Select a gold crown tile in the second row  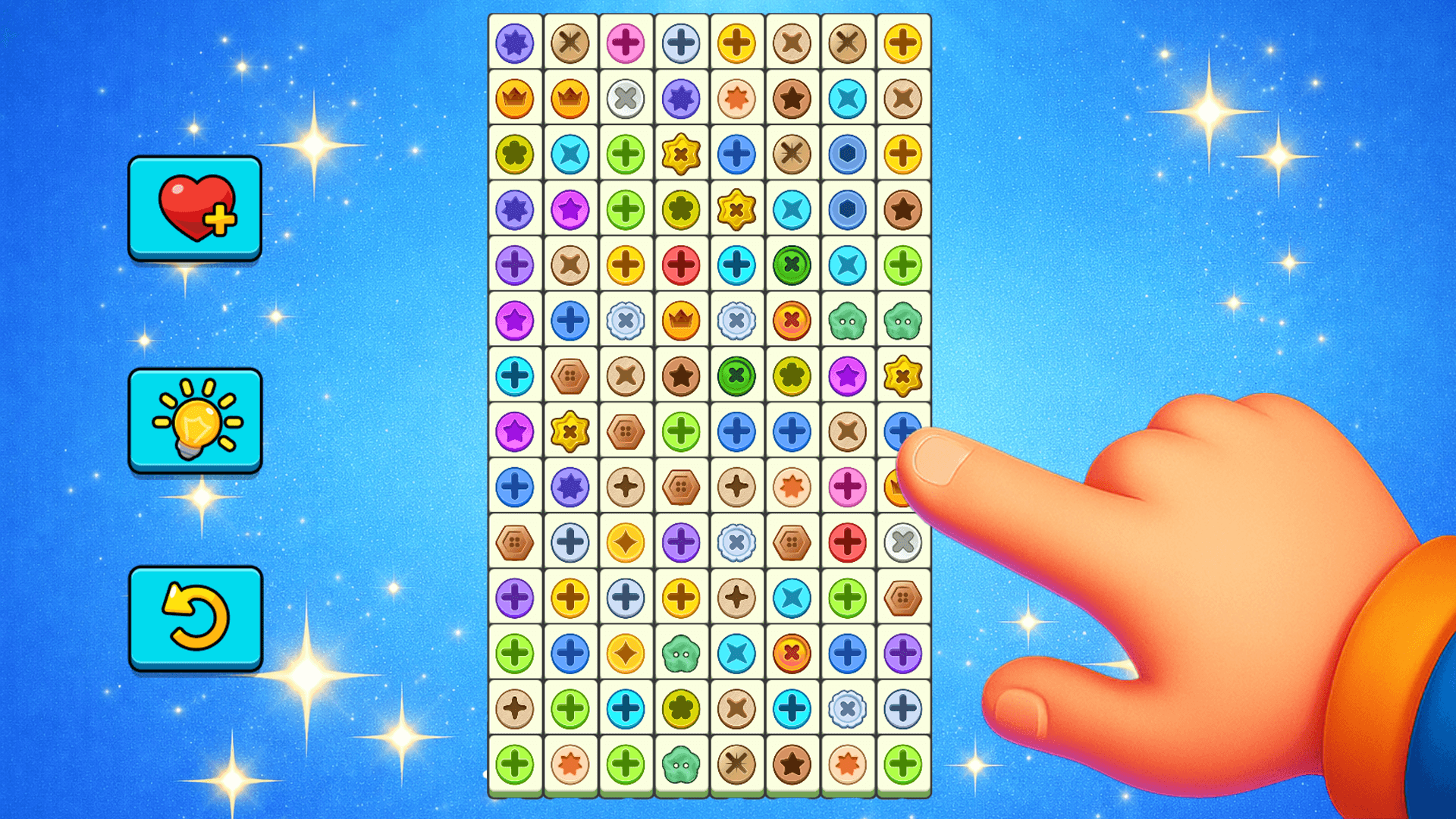pyautogui.click(x=514, y=99)
